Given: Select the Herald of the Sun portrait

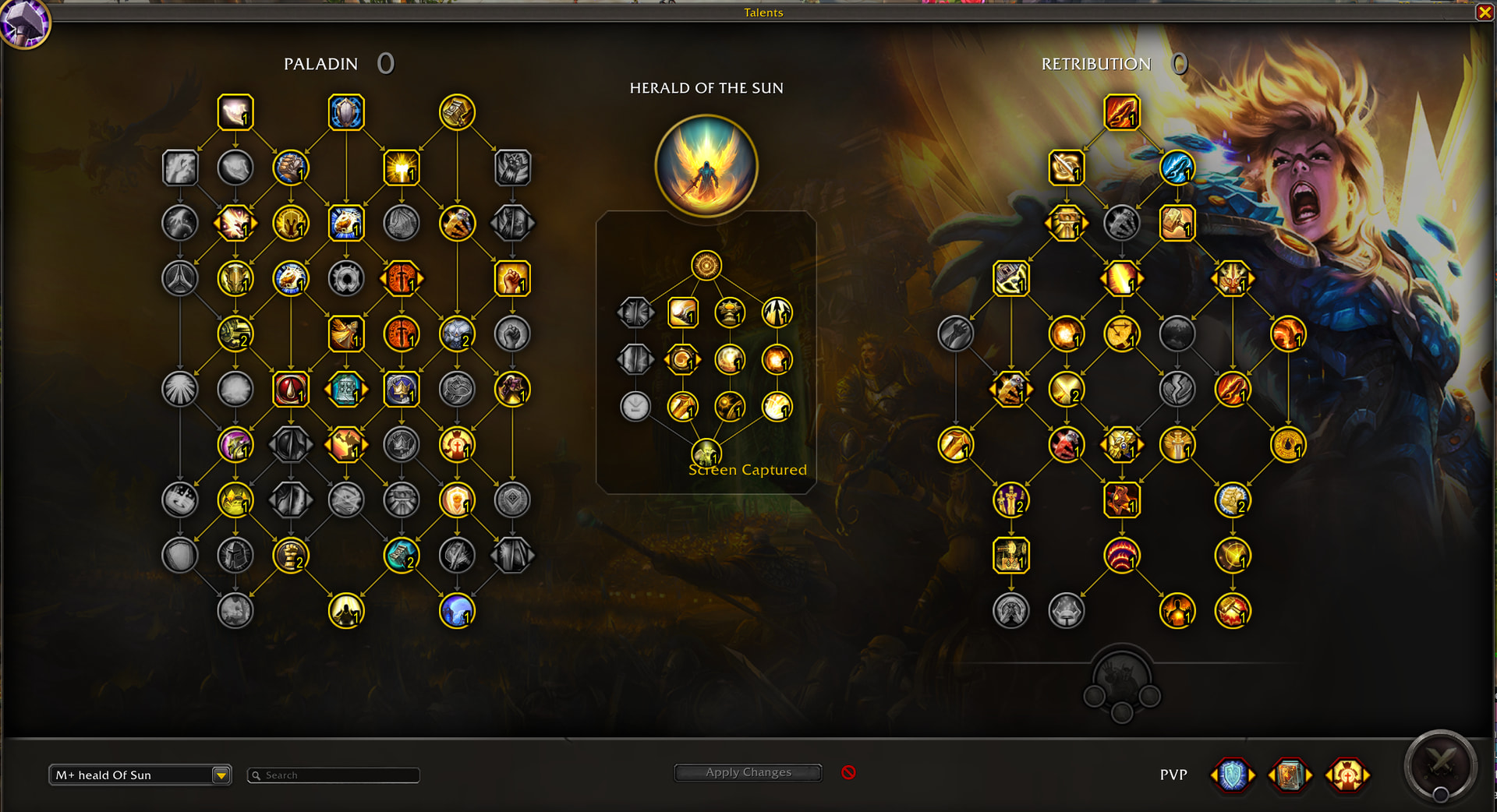Looking at the screenshot, I should coord(706,166).
